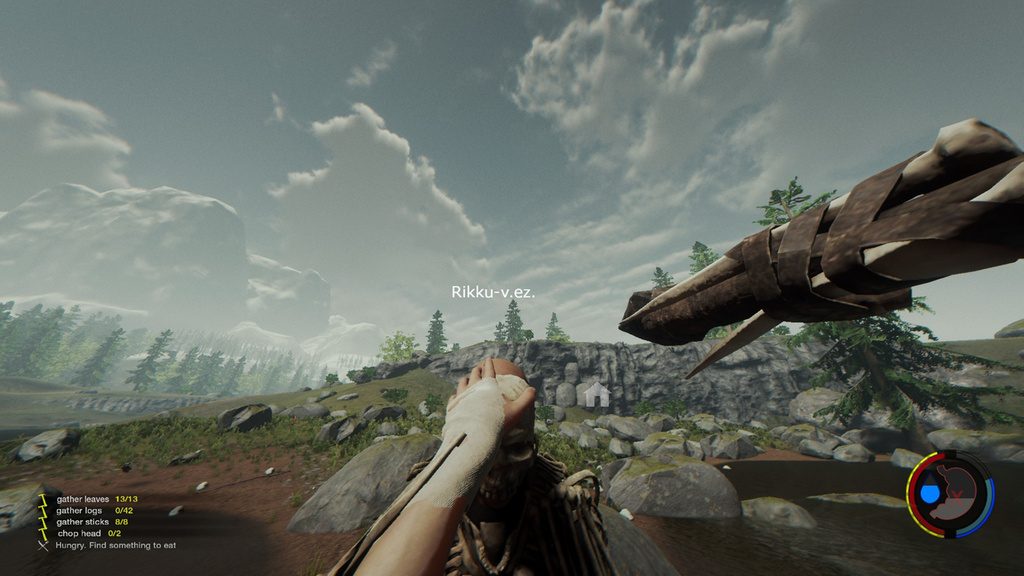This screenshot has width=1024, height=576.
Task: Click the Rikku-v.ez. player name tag
Action: [x=493, y=292]
